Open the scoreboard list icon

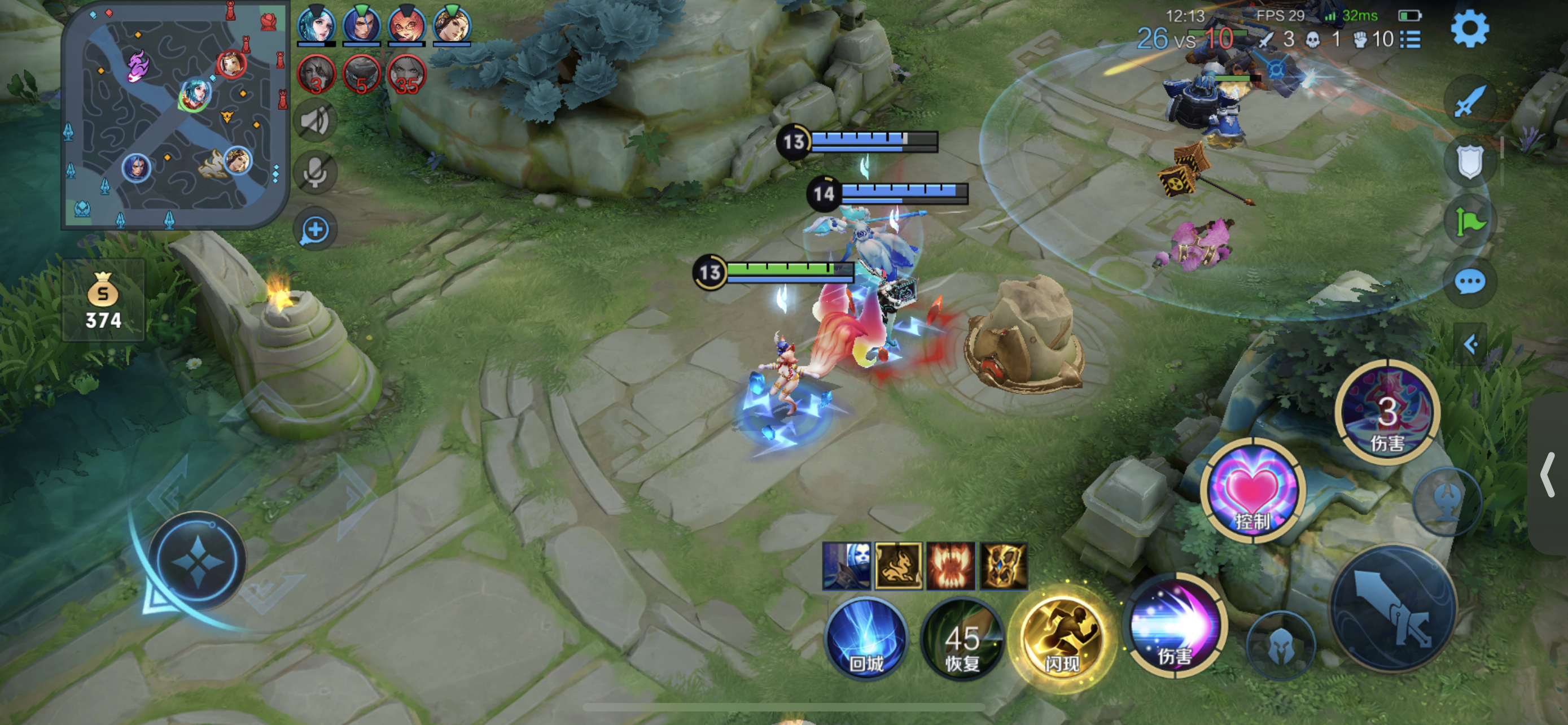point(1411,40)
